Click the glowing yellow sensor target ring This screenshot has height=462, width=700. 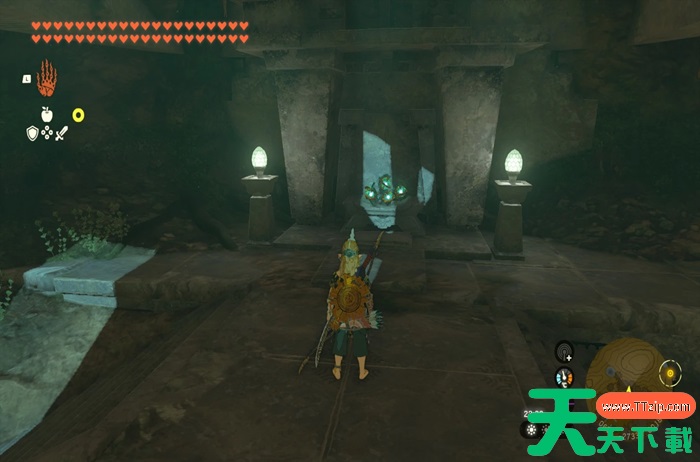[x=671, y=374]
